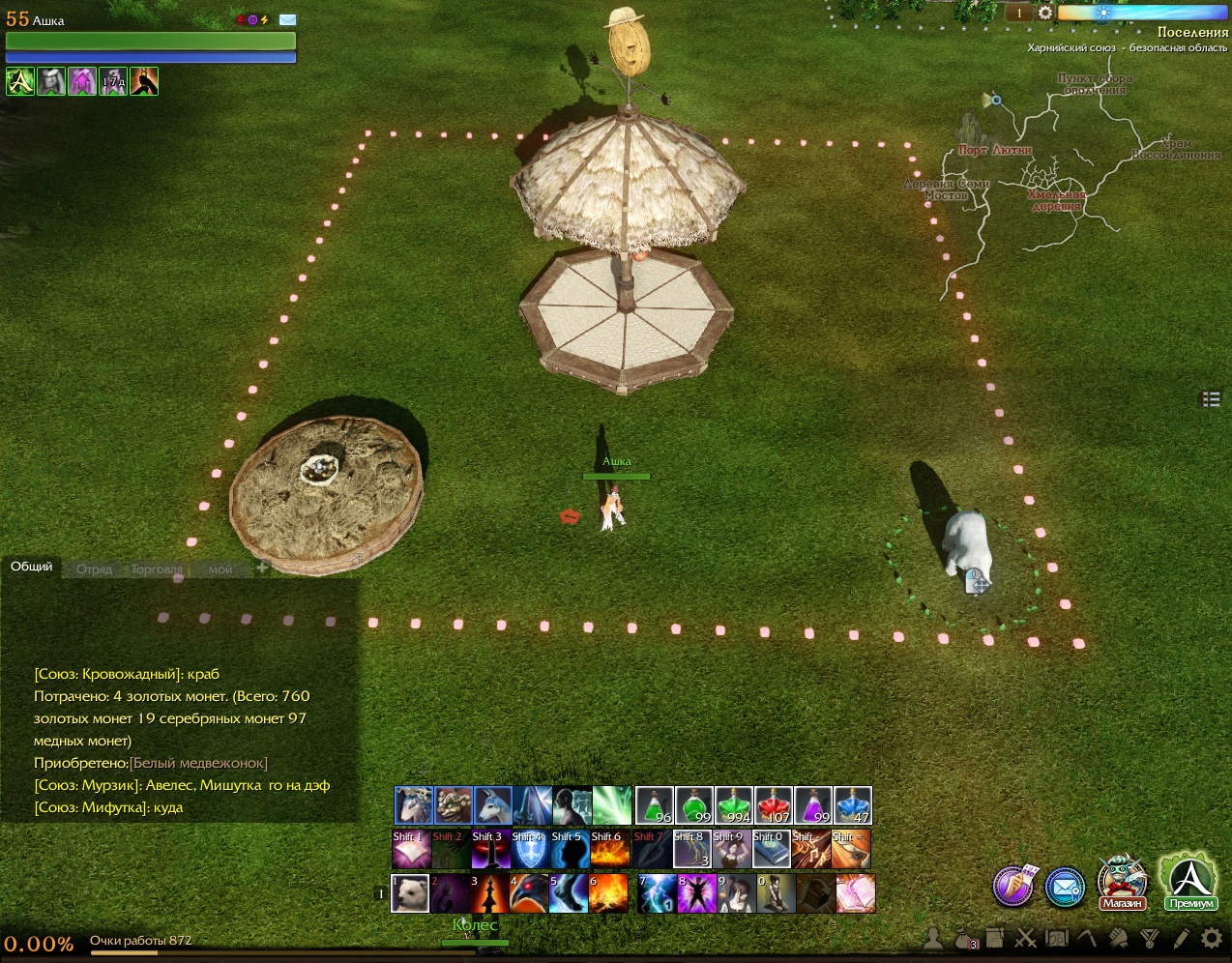Switch to the Общий chat tab
The width and height of the screenshot is (1232, 963).
[32, 567]
